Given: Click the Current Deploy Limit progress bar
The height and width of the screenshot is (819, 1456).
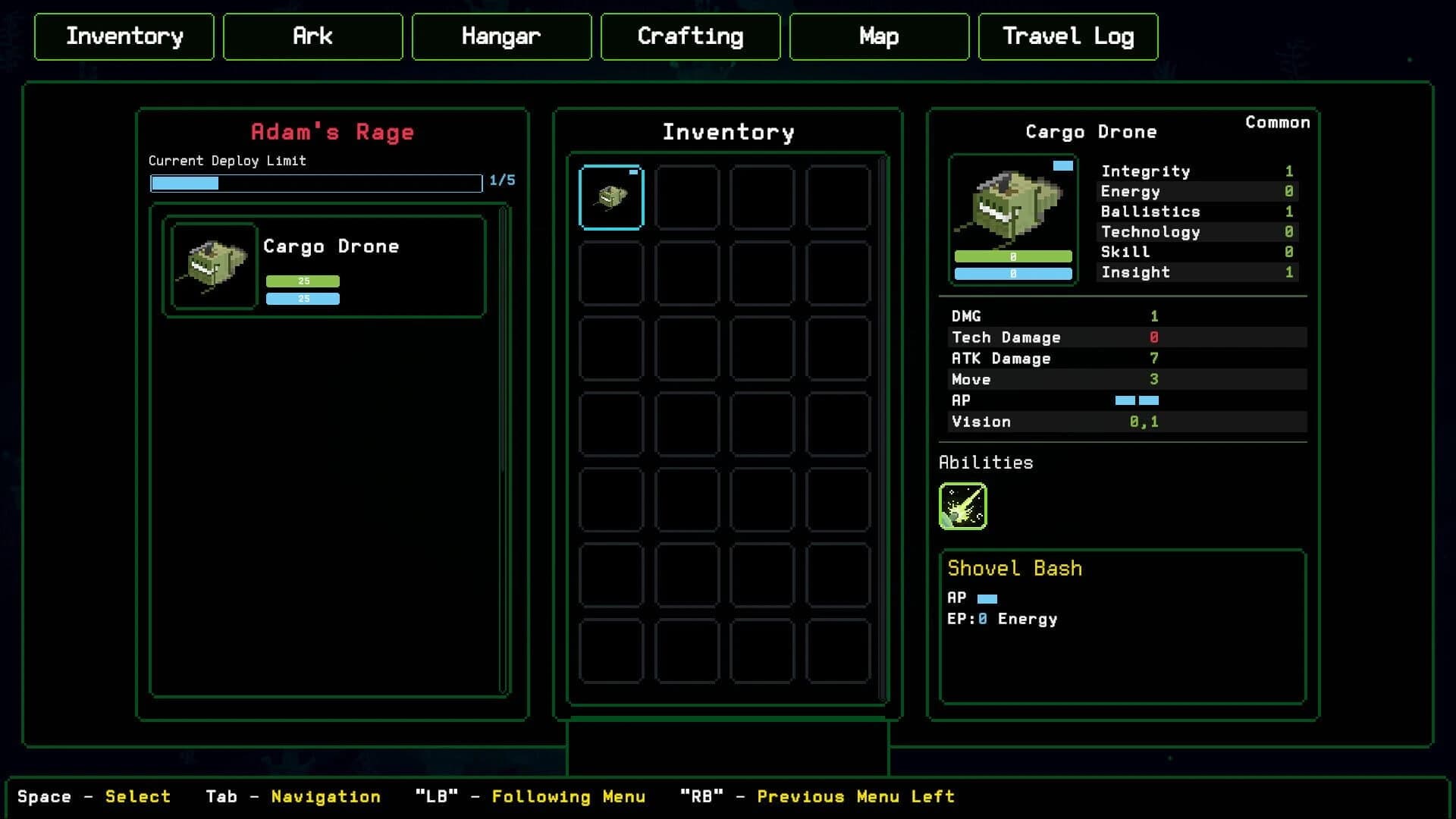Looking at the screenshot, I should click(x=315, y=184).
